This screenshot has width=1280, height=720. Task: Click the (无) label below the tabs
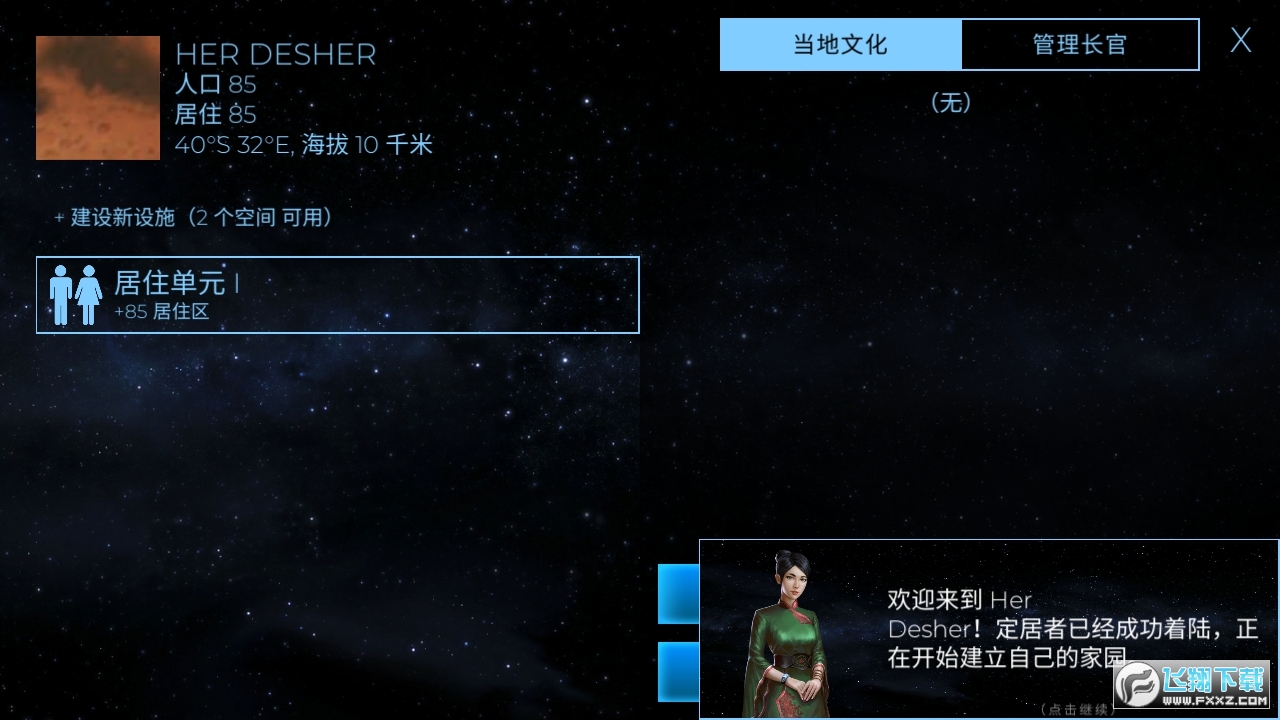952,103
